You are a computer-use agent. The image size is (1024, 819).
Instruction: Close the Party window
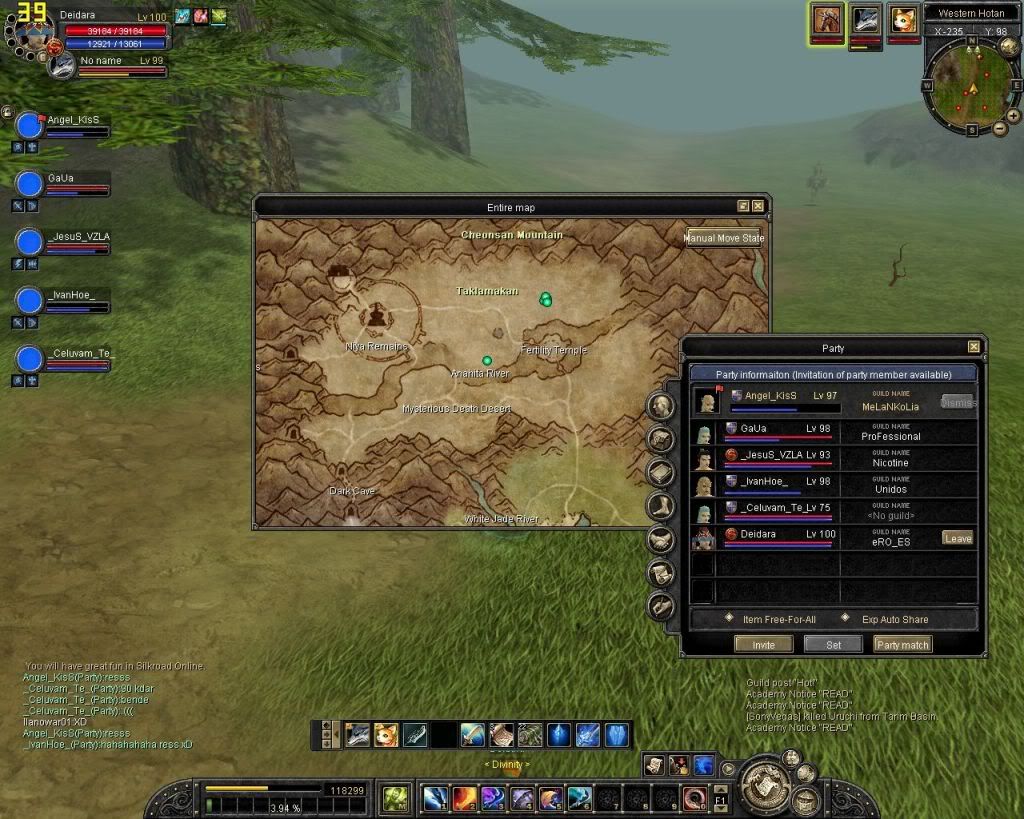click(x=973, y=347)
